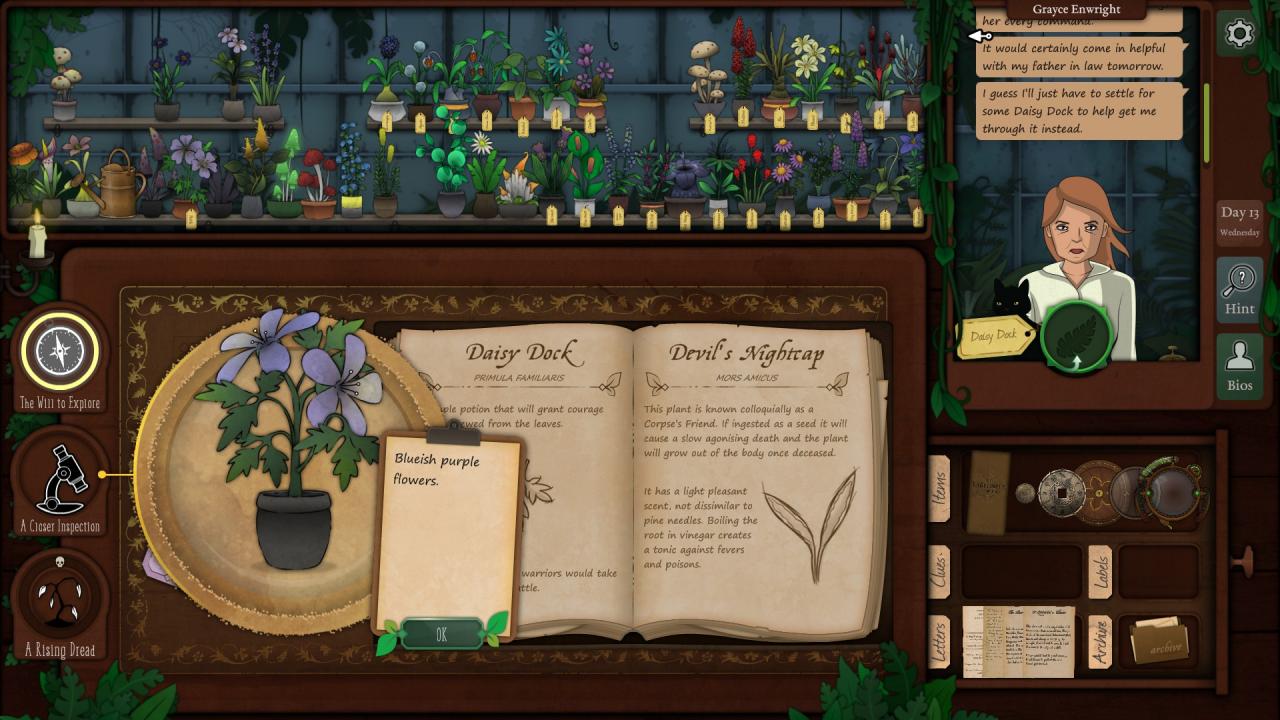Open the settings gear menu
The image size is (1280, 720).
pyautogui.click(x=1239, y=33)
